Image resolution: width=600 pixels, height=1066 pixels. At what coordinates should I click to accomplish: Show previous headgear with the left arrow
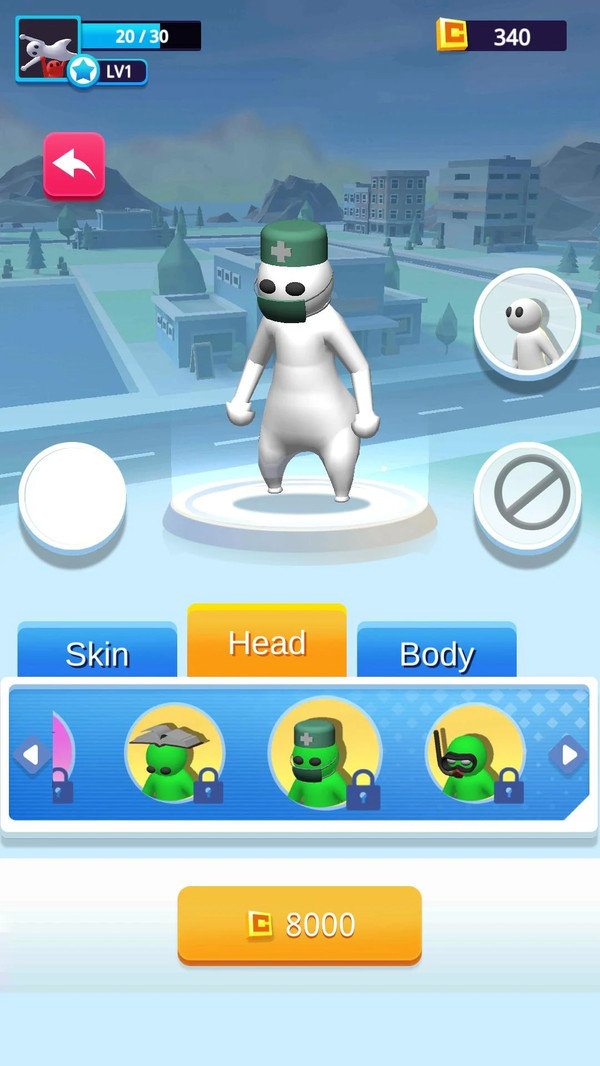[x=31, y=755]
